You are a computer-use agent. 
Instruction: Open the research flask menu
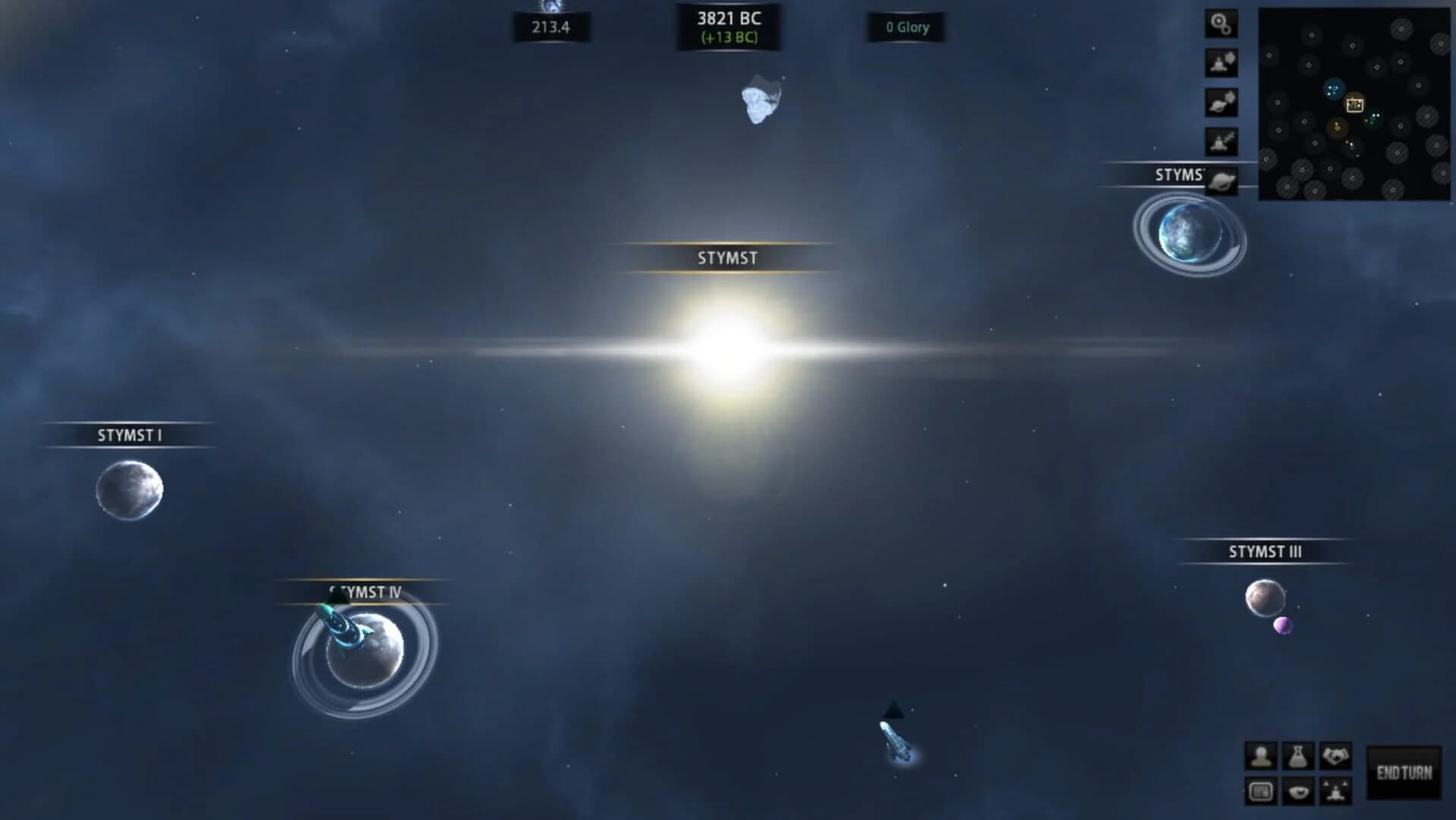(x=1298, y=756)
